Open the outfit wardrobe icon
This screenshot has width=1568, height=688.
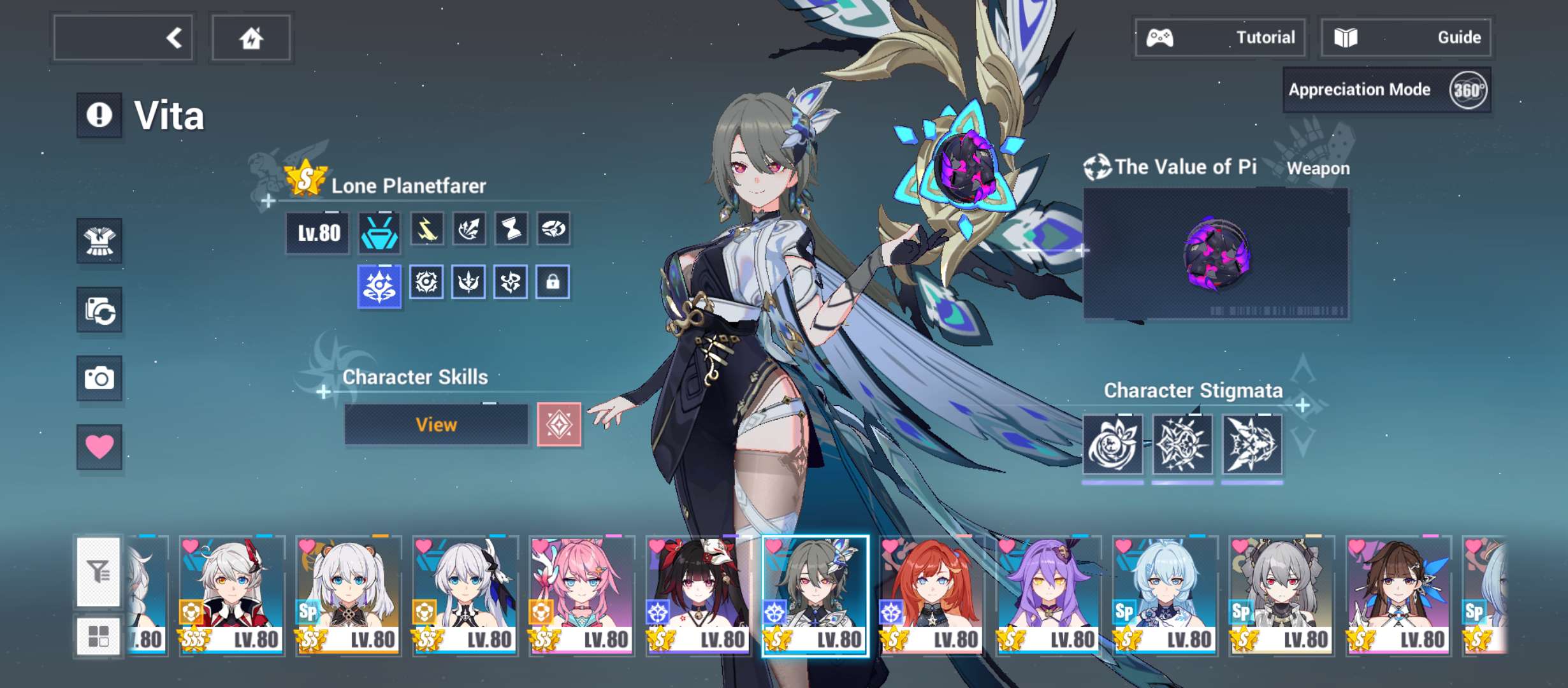pyautogui.click(x=99, y=241)
